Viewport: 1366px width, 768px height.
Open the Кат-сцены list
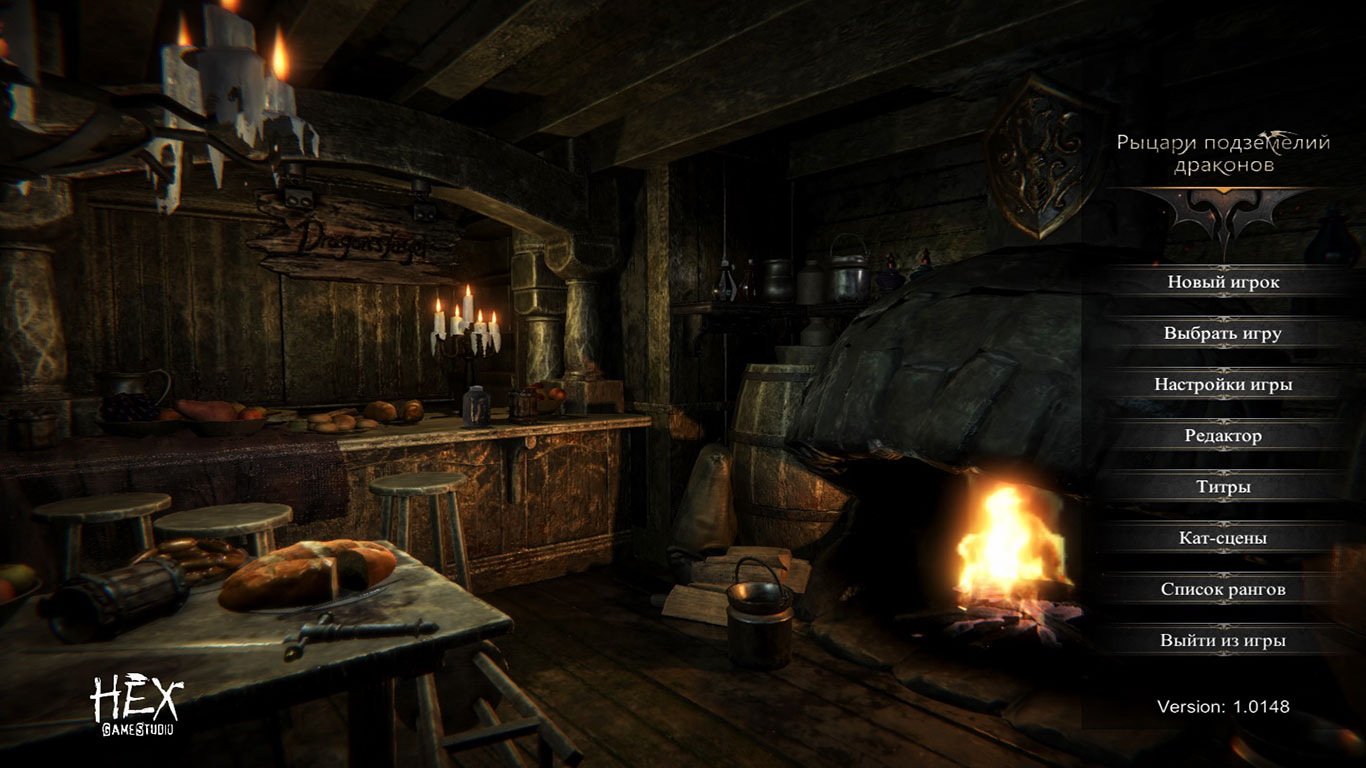coord(1223,538)
